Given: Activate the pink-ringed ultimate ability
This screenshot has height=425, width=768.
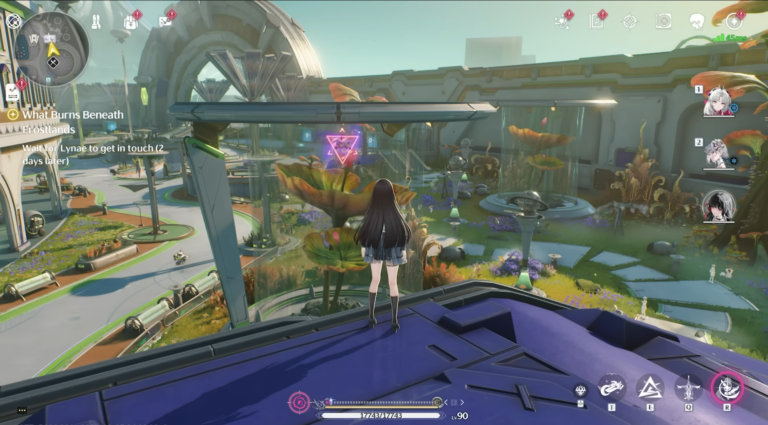Looking at the screenshot, I should (x=727, y=387).
